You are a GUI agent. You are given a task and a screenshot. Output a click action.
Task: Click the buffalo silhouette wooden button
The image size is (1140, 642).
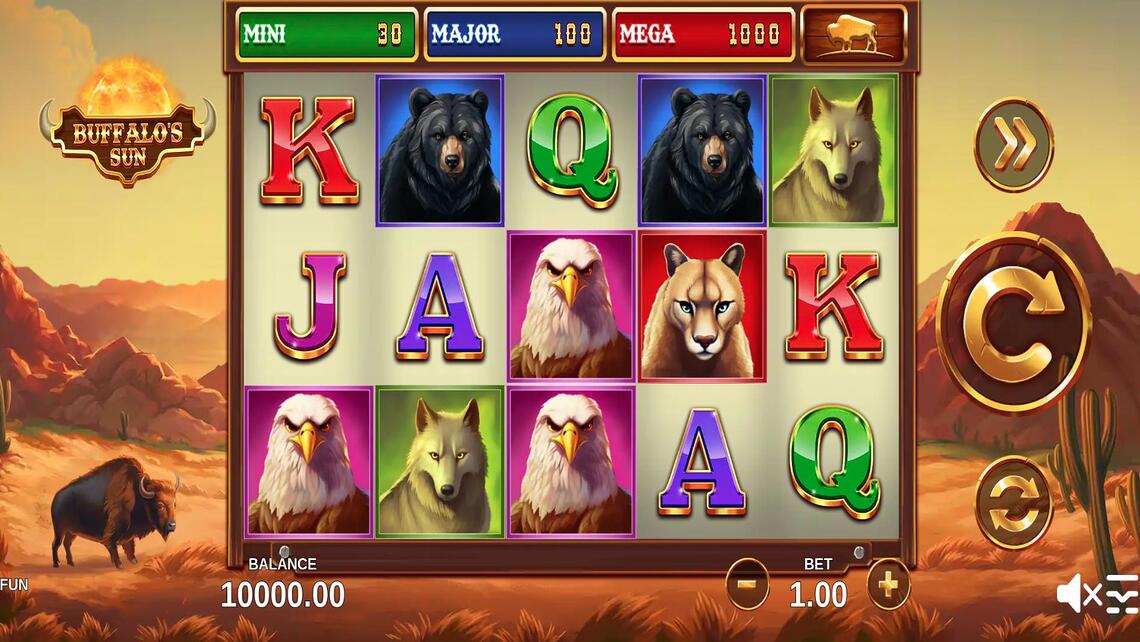853,36
